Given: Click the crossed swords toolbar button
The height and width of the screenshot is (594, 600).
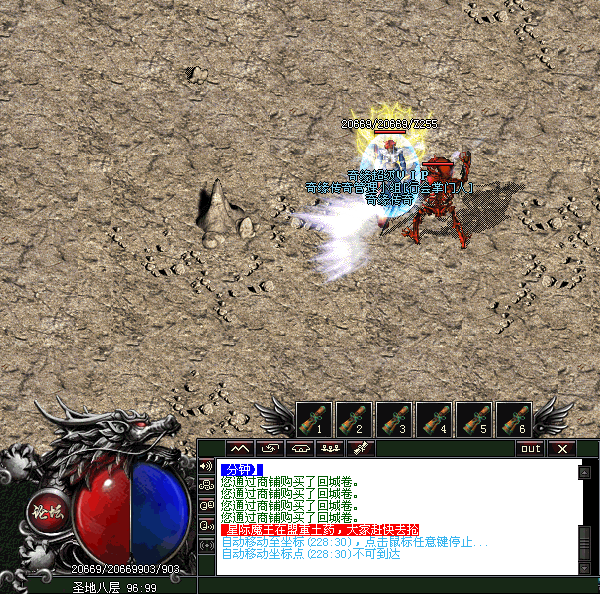Looking at the screenshot, I should point(362,448).
